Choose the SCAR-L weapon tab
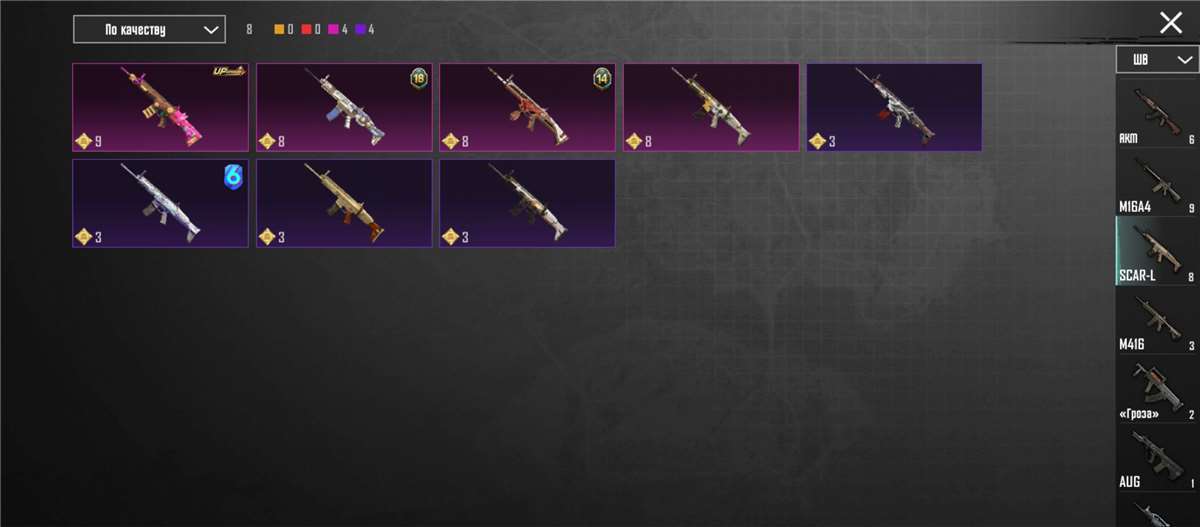Viewport: 1200px width, 527px height. tap(1157, 251)
